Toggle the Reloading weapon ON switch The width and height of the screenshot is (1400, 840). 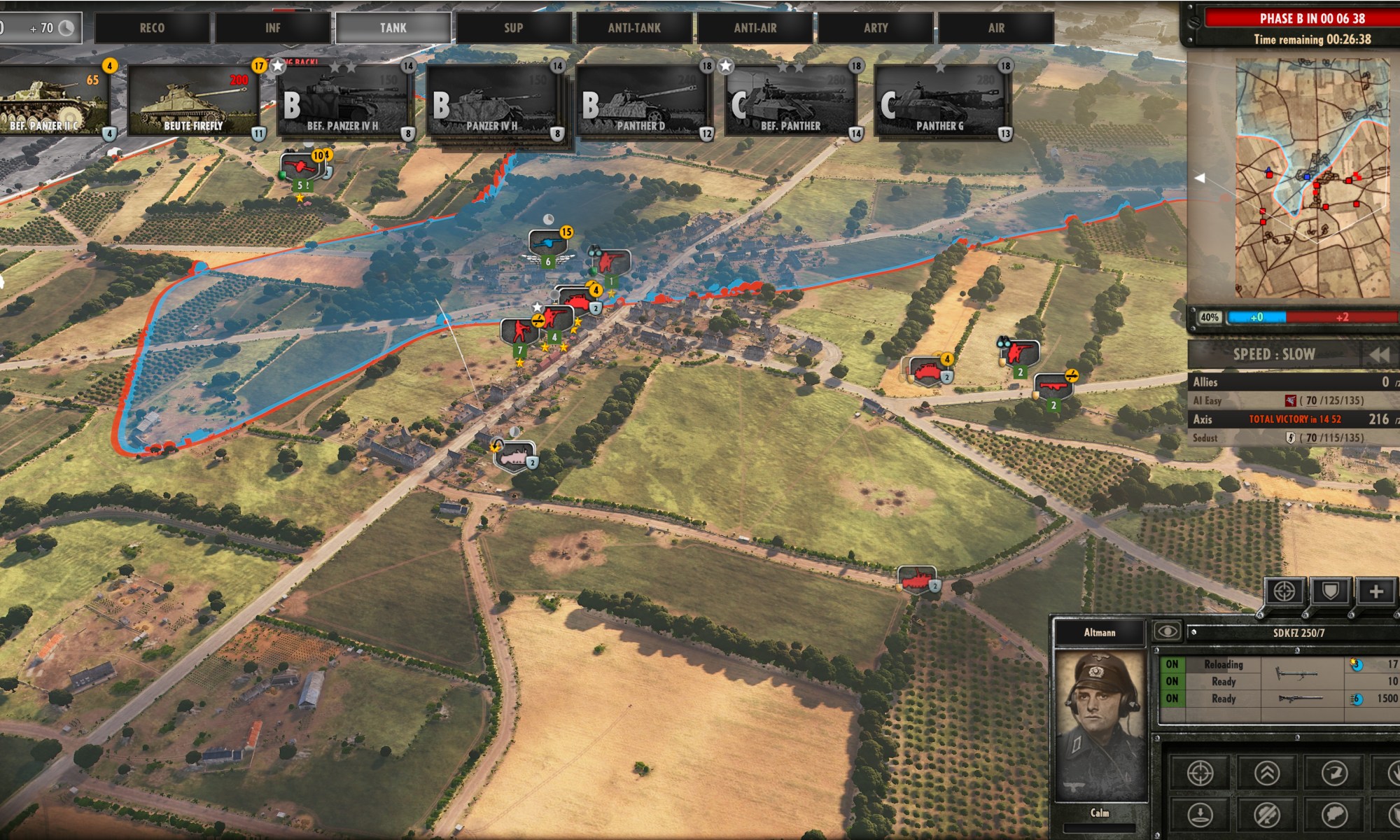coord(1172,664)
